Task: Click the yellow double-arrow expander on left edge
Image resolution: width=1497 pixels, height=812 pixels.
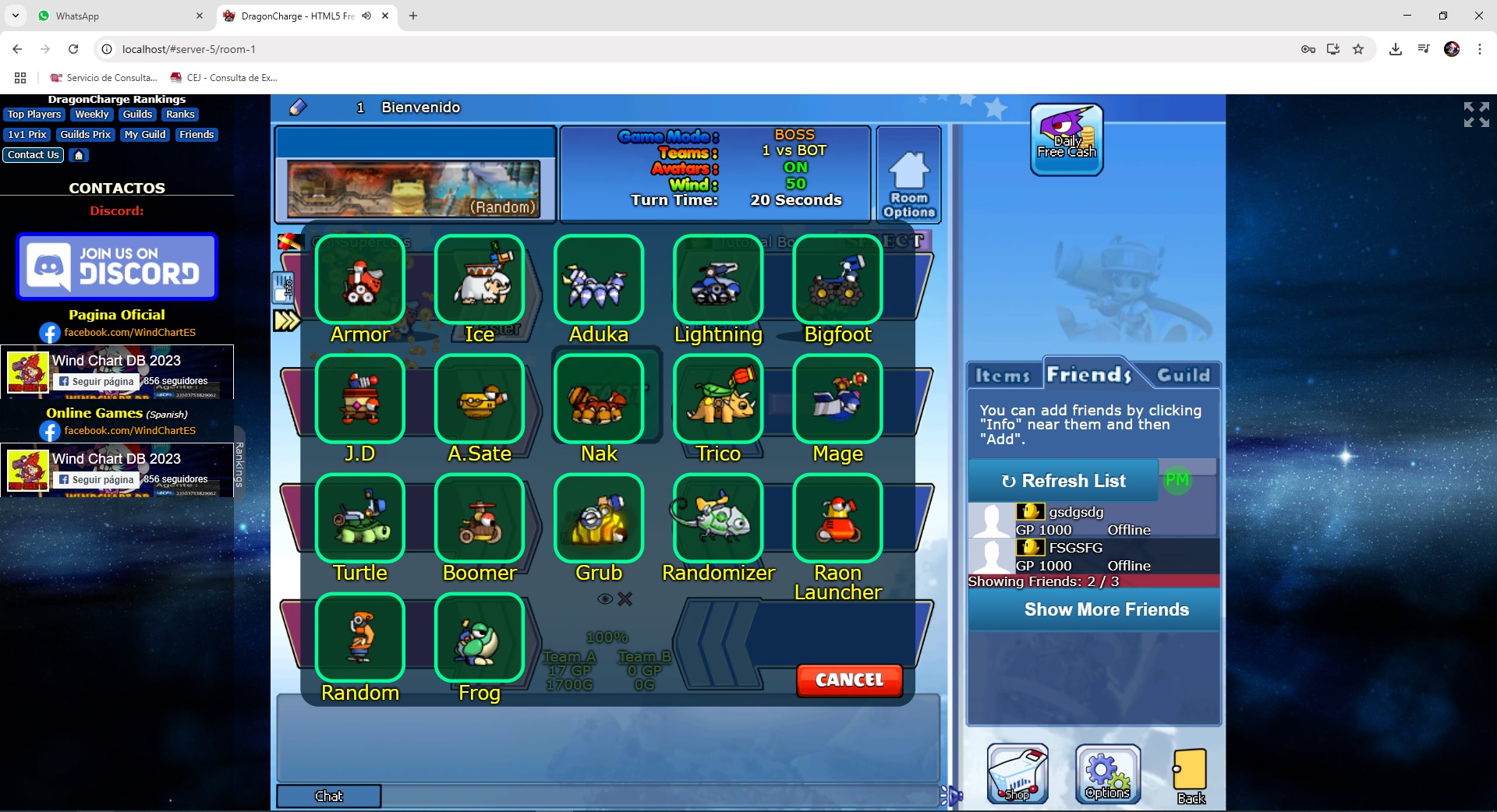Action: click(287, 320)
